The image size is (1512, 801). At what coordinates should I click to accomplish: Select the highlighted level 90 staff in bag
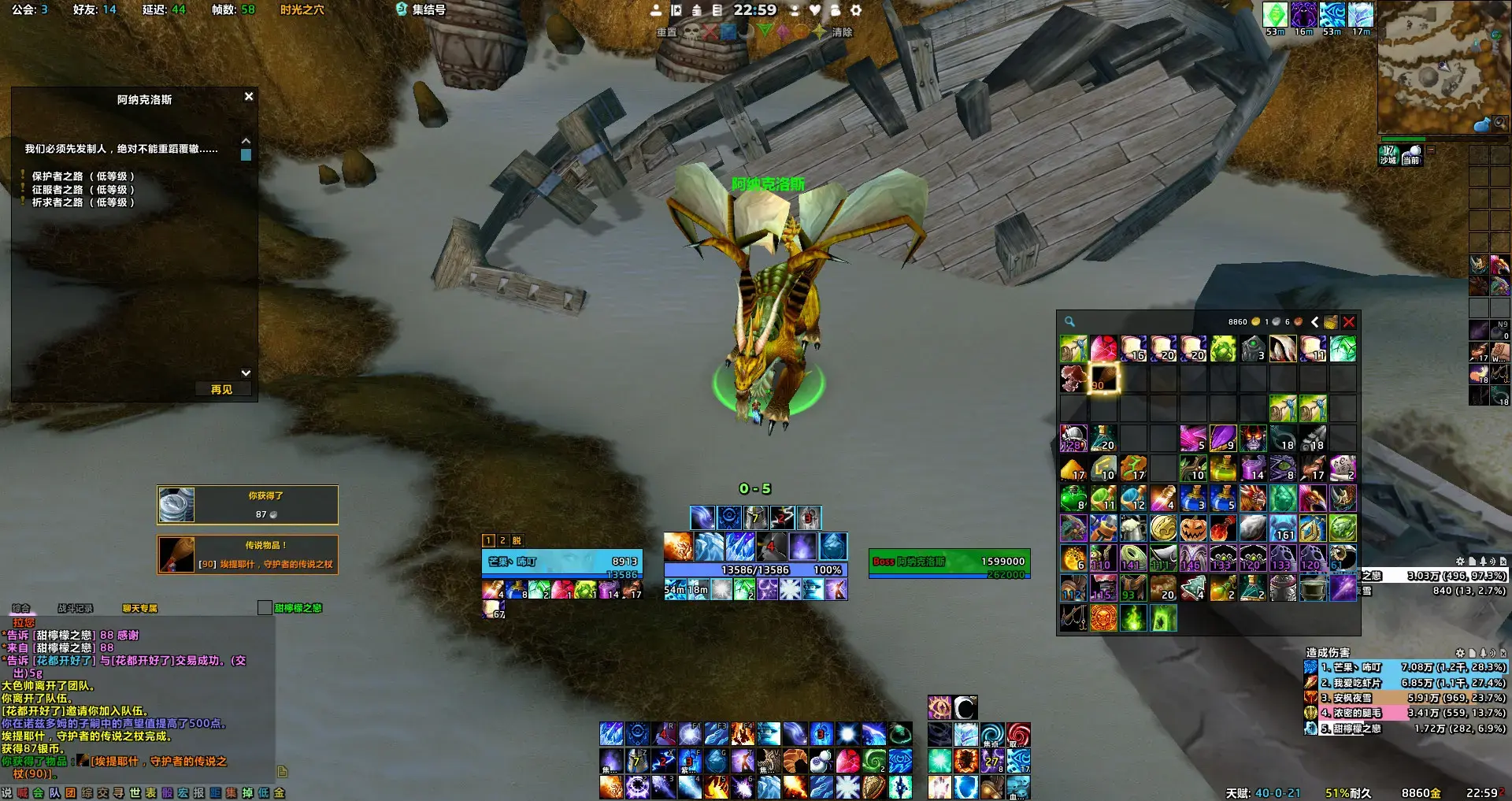point(1103,379)
